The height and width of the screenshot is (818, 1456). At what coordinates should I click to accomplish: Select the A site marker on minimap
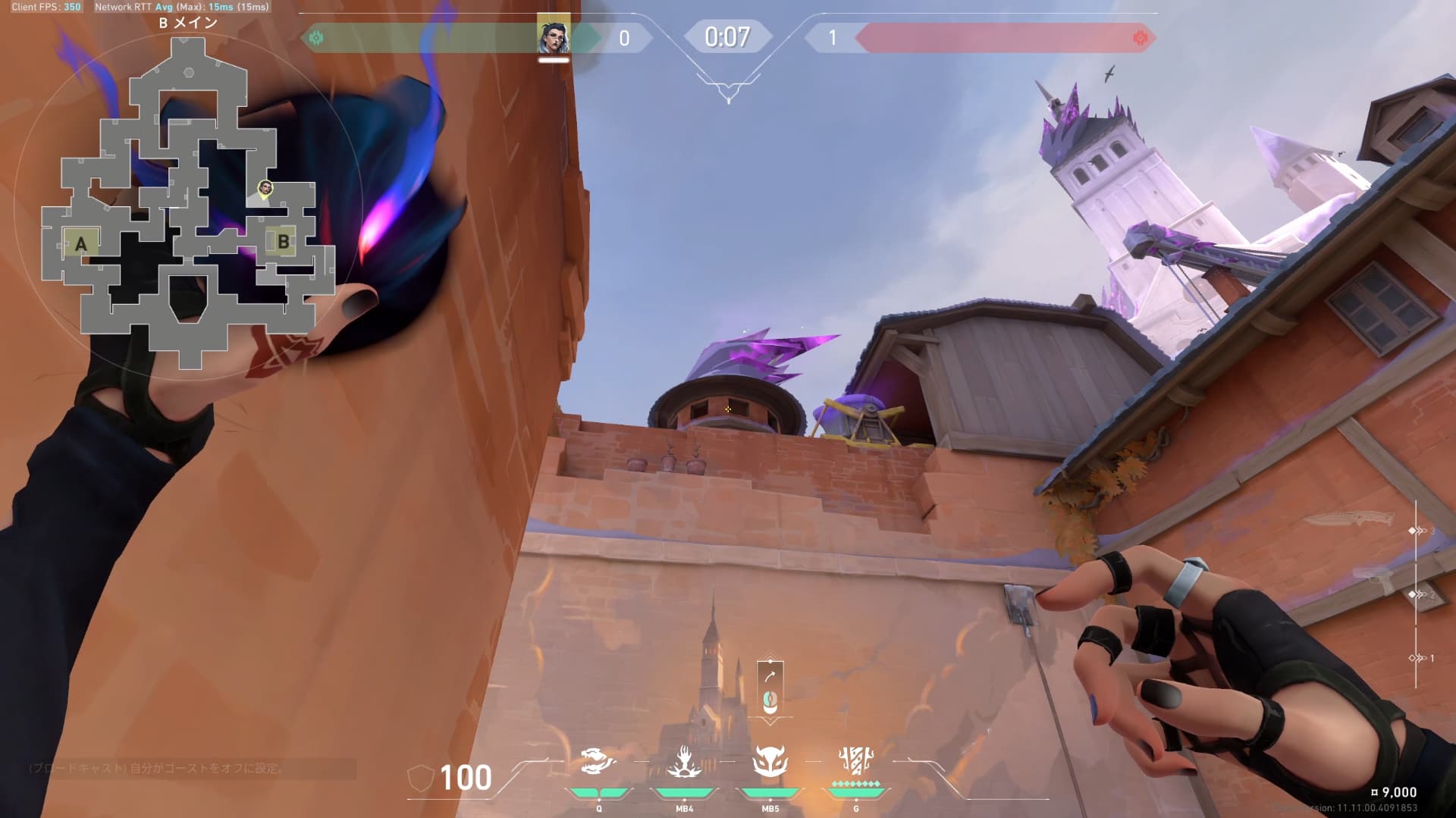(x=80, y=244)
